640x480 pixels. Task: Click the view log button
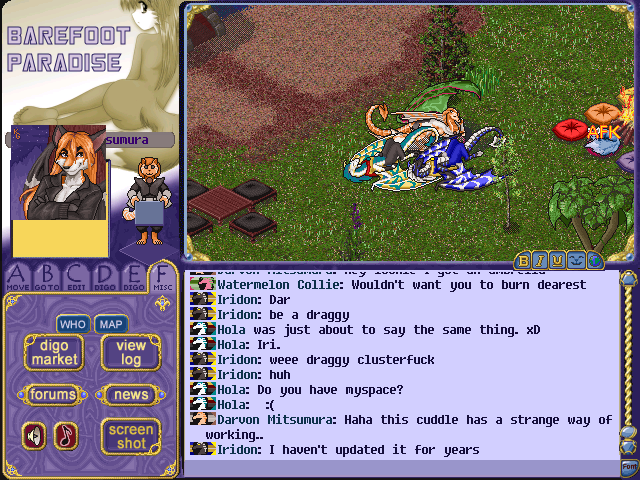[131, 352]
